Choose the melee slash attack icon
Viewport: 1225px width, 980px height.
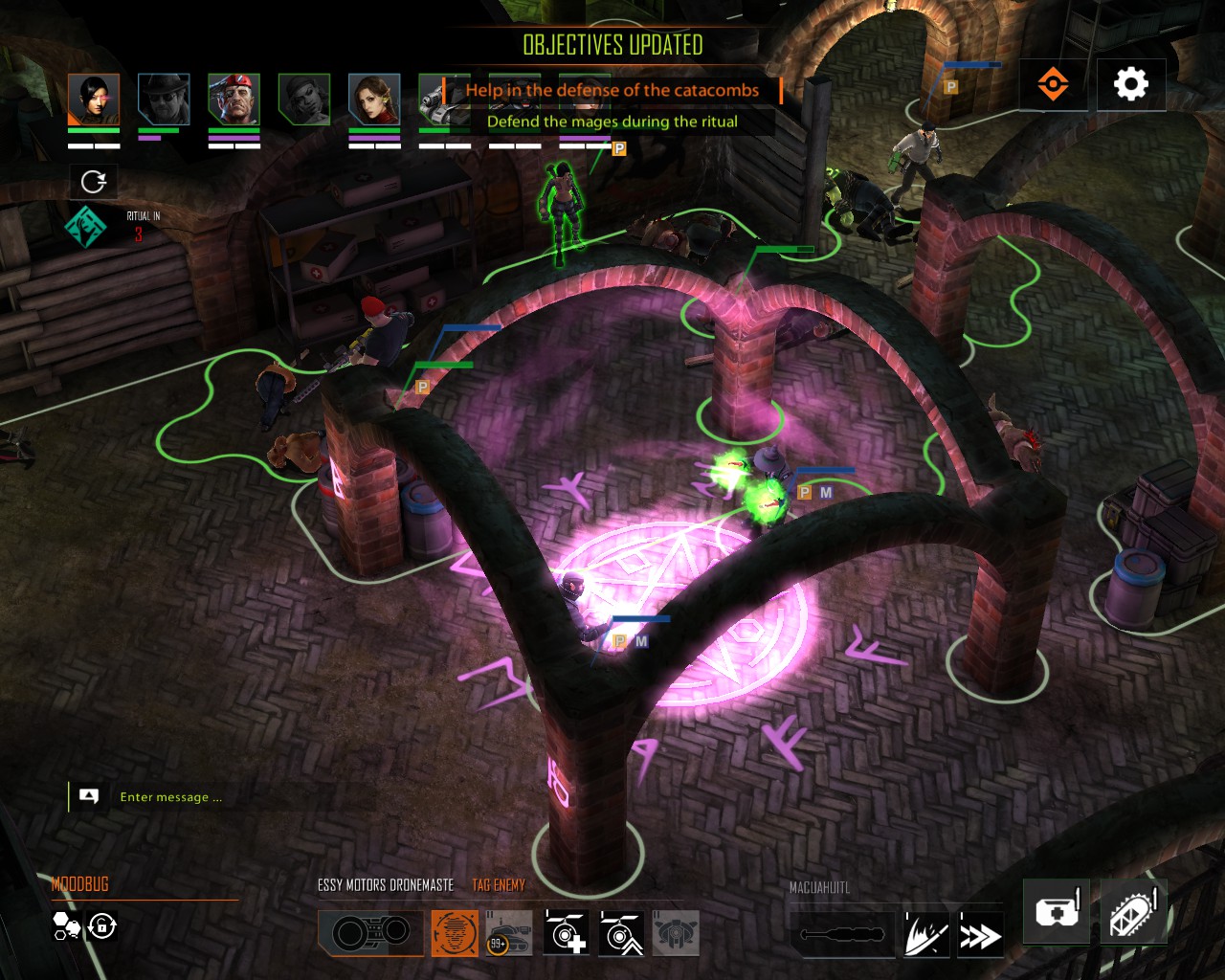924,934
